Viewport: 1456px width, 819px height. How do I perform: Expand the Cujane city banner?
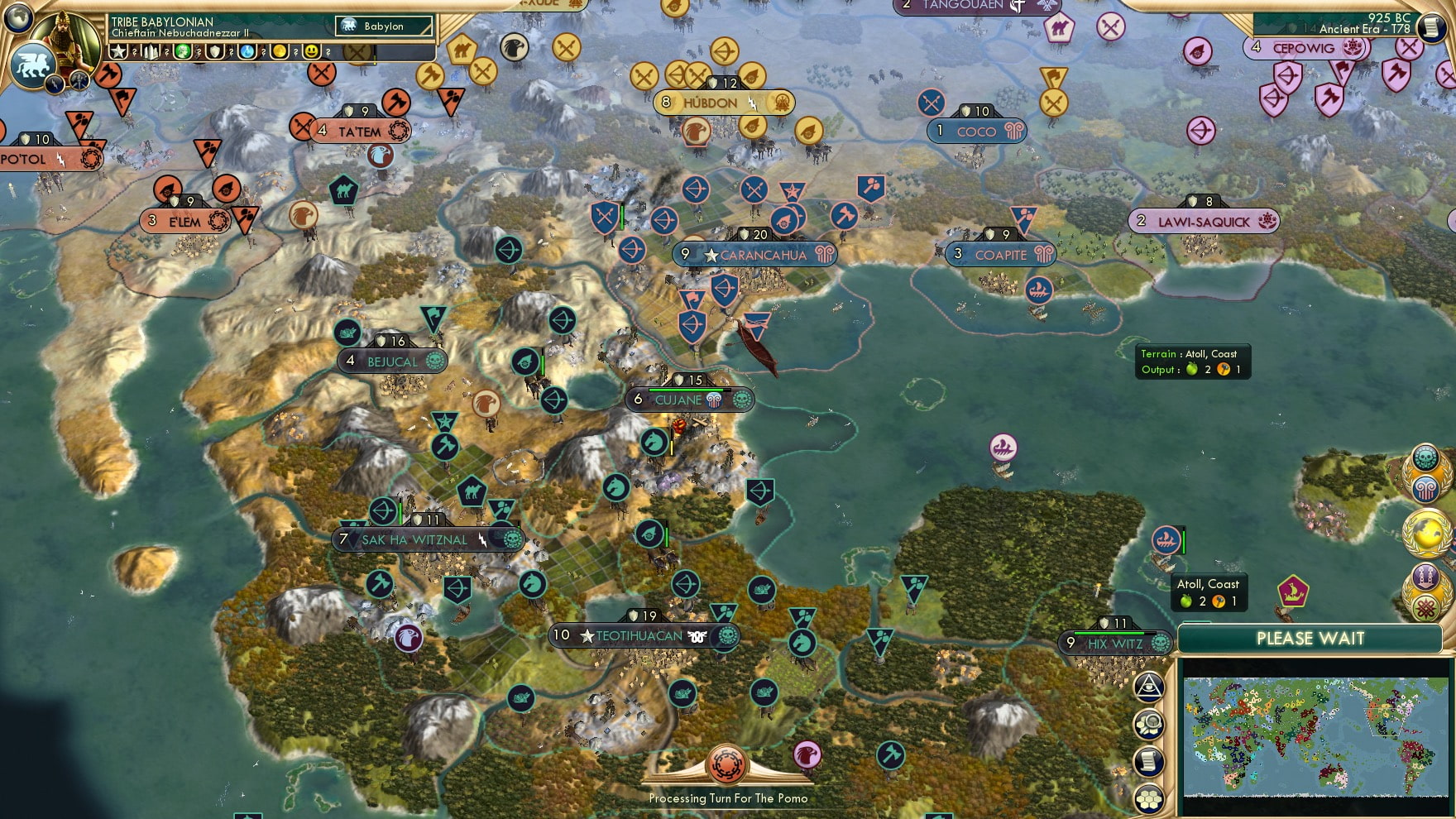689,399
